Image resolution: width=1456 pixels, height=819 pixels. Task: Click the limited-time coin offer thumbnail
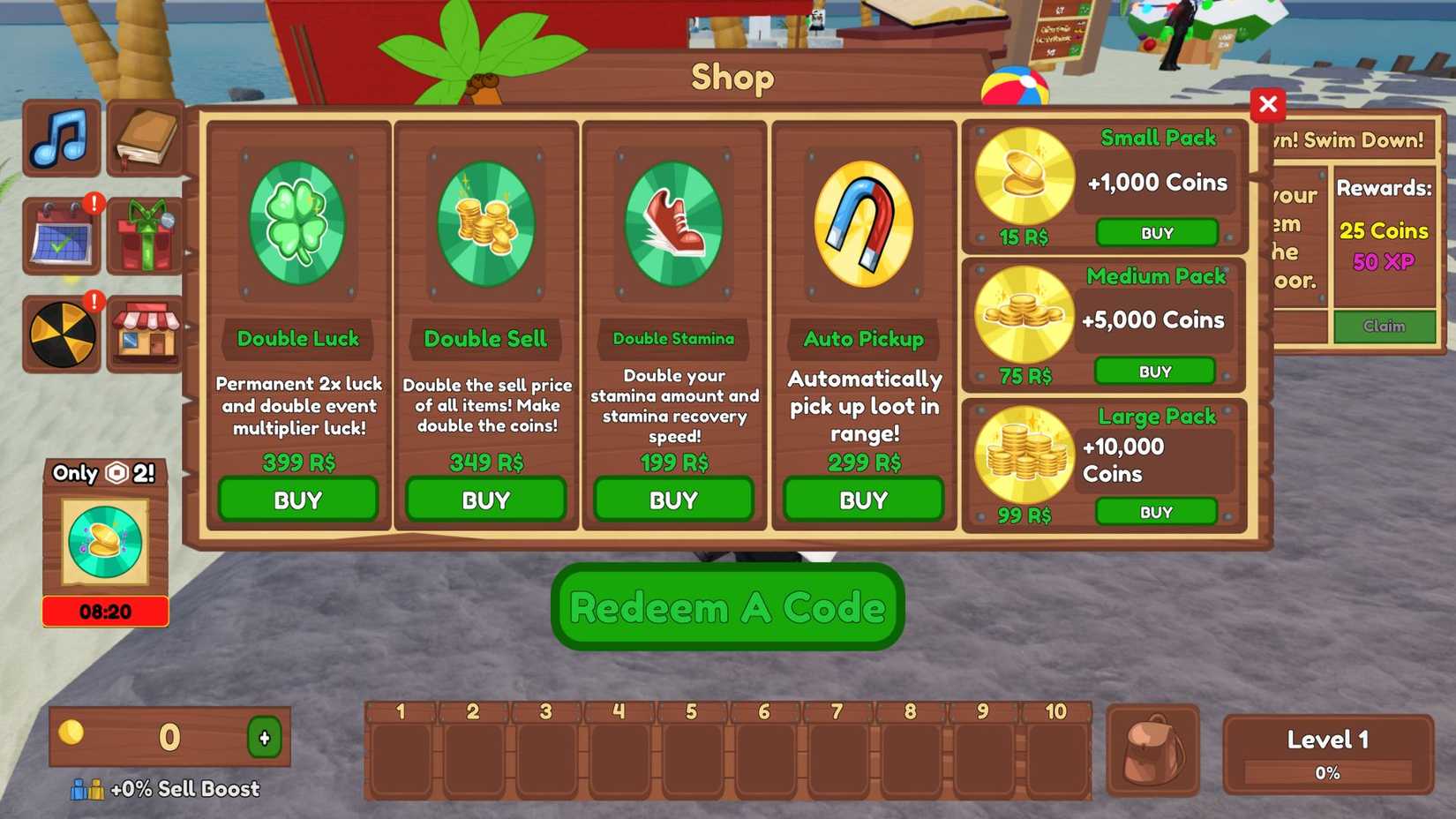pyautogui.click(x=104, y=541)
